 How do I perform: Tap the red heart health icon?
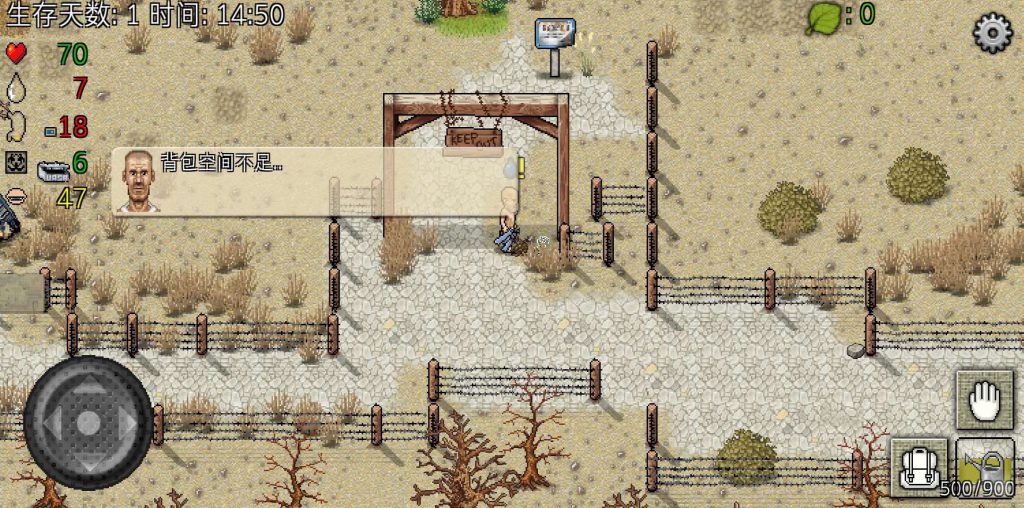16,53
